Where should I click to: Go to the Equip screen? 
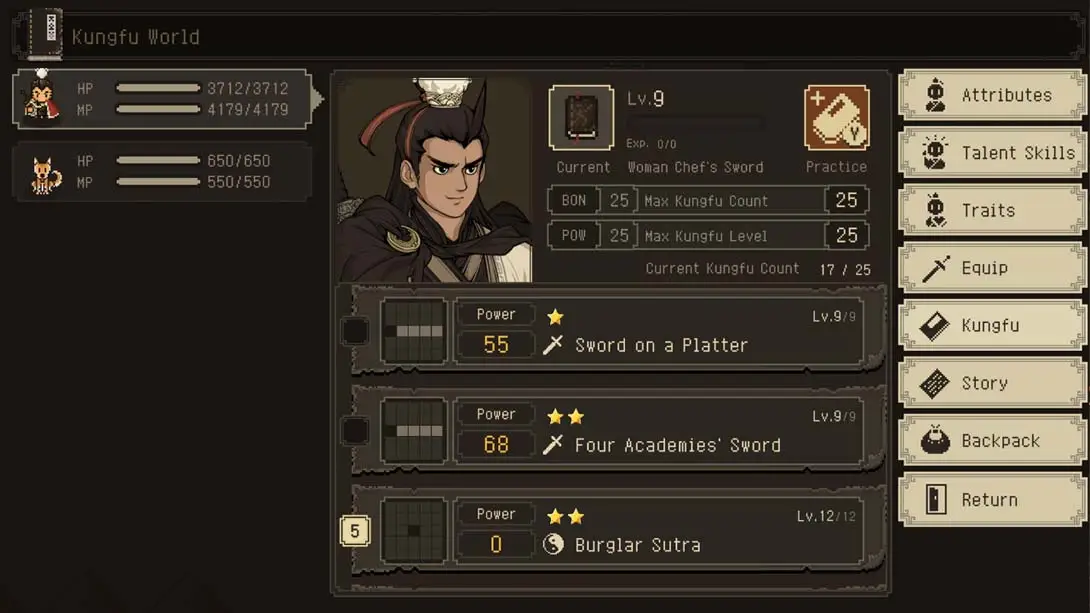pyautogui.click(x=992, y=268)
